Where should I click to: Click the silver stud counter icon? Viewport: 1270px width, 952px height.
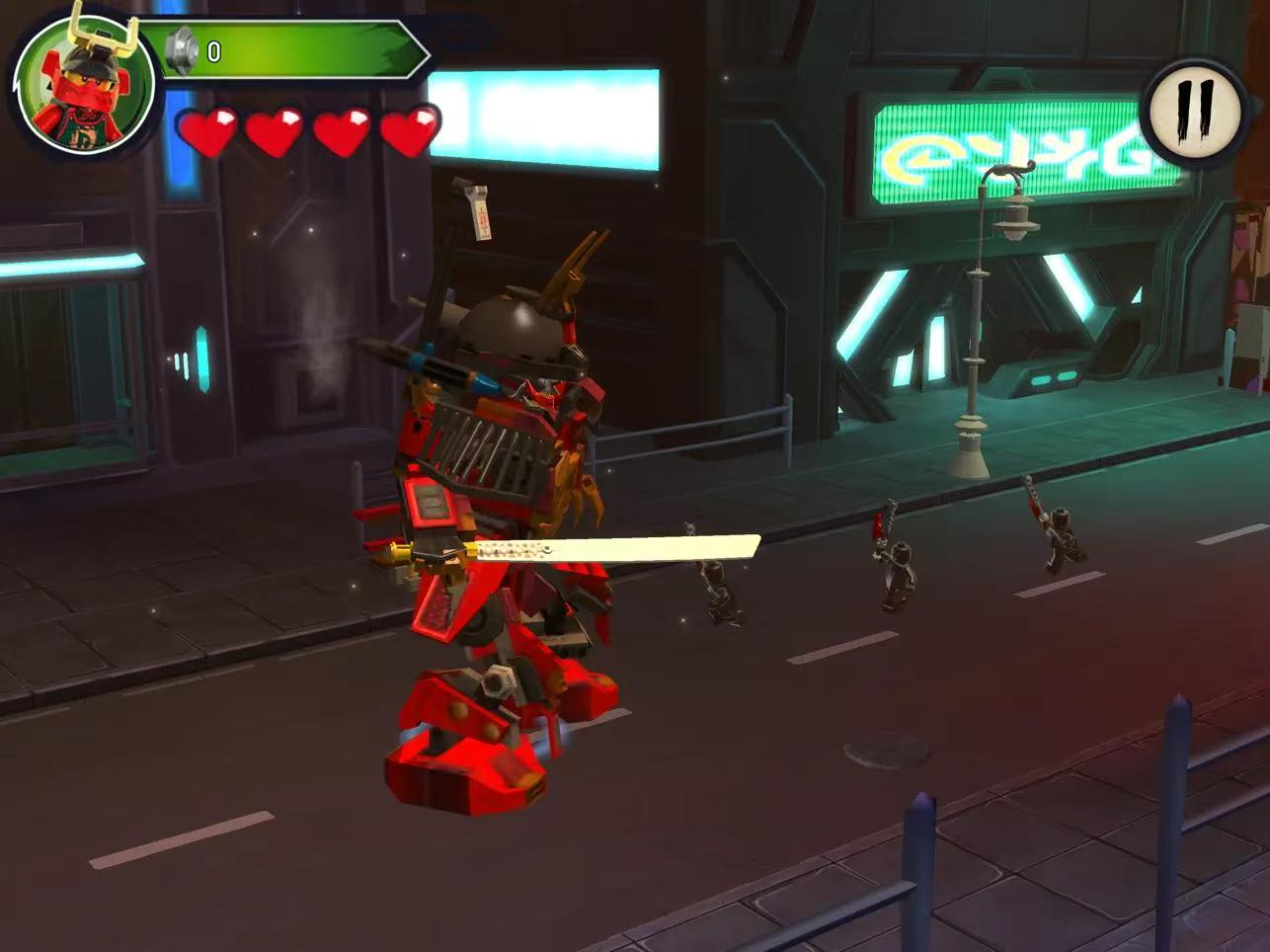pyautogui.click(x=180, y=49)
